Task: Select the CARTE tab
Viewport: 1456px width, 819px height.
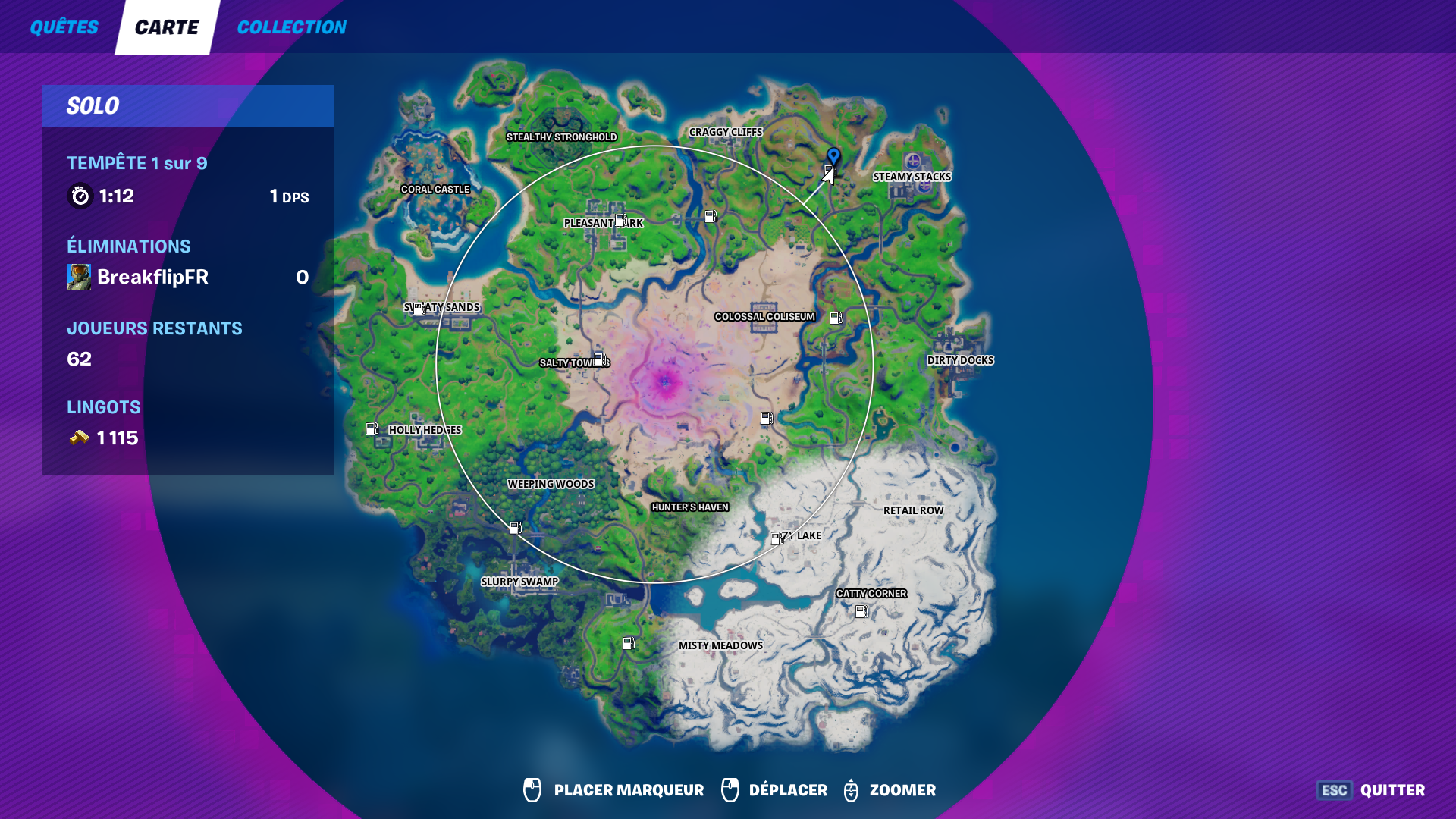Action: [166, 26]
